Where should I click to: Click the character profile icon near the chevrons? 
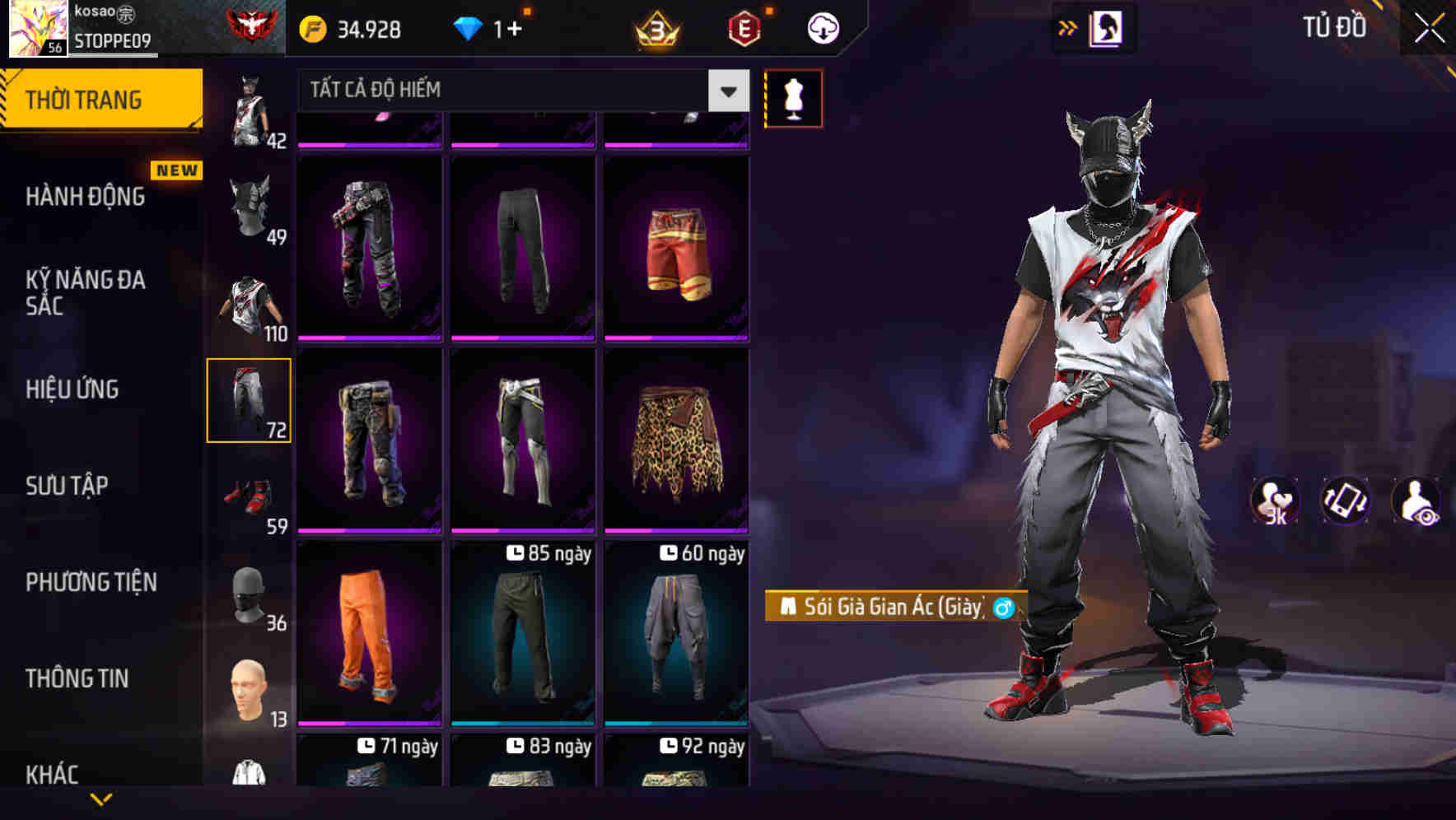click(x=1108, y=26)
